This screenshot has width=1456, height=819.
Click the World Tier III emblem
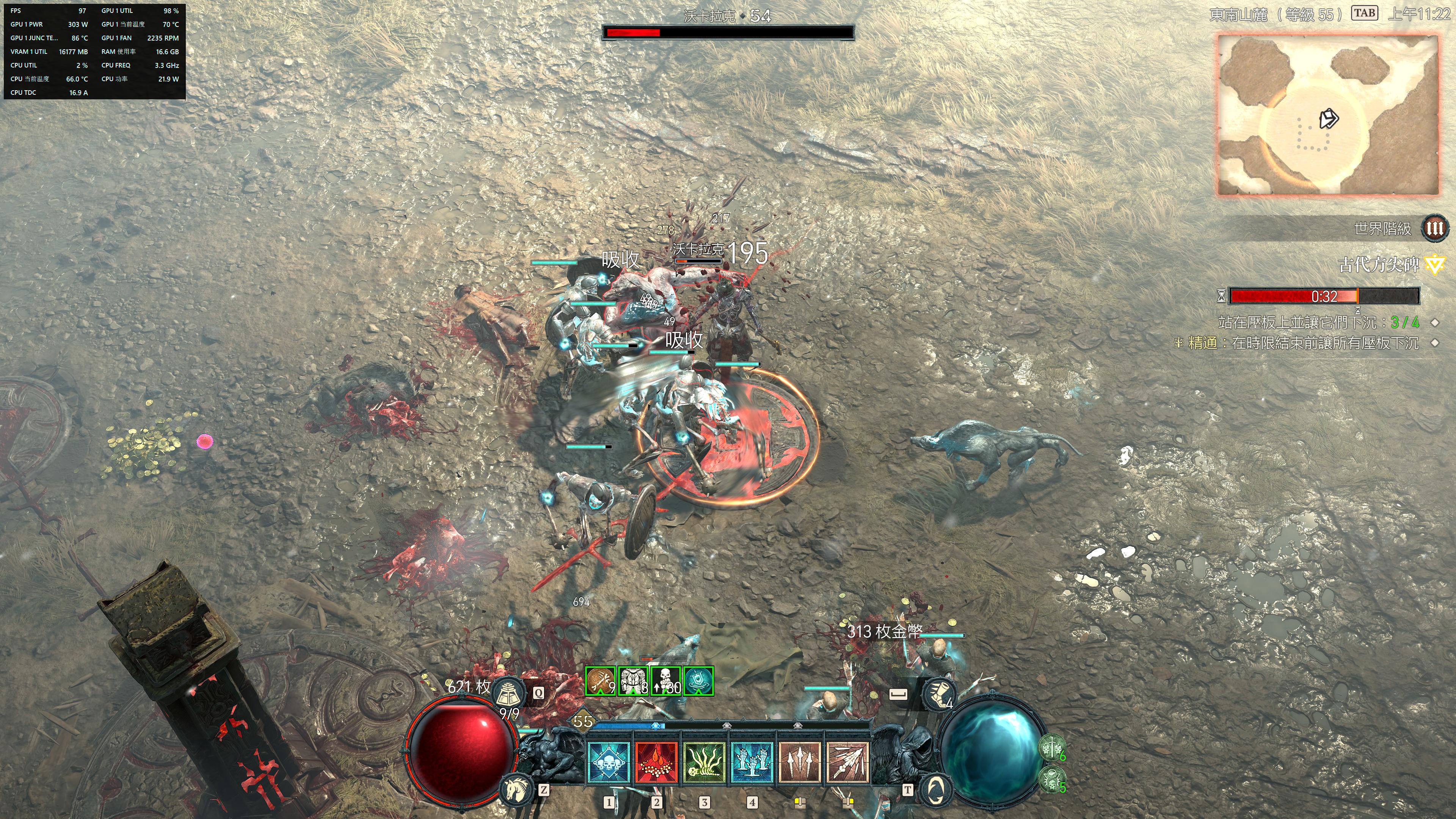[x=1435, y=228]
